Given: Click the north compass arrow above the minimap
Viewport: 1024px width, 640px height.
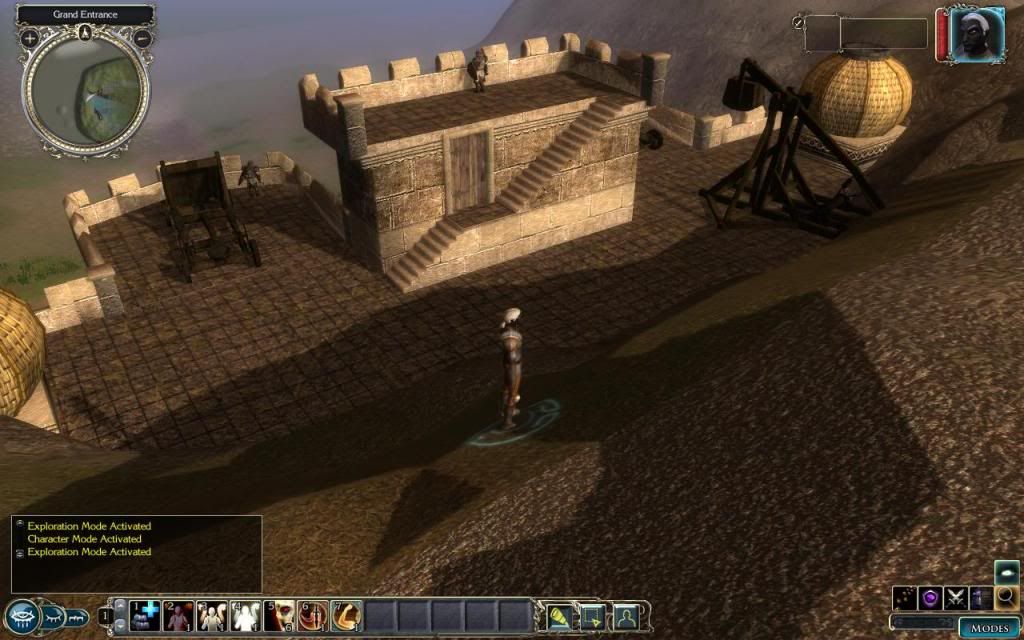Looking at the screenshot, I should (x=86, y=33).
